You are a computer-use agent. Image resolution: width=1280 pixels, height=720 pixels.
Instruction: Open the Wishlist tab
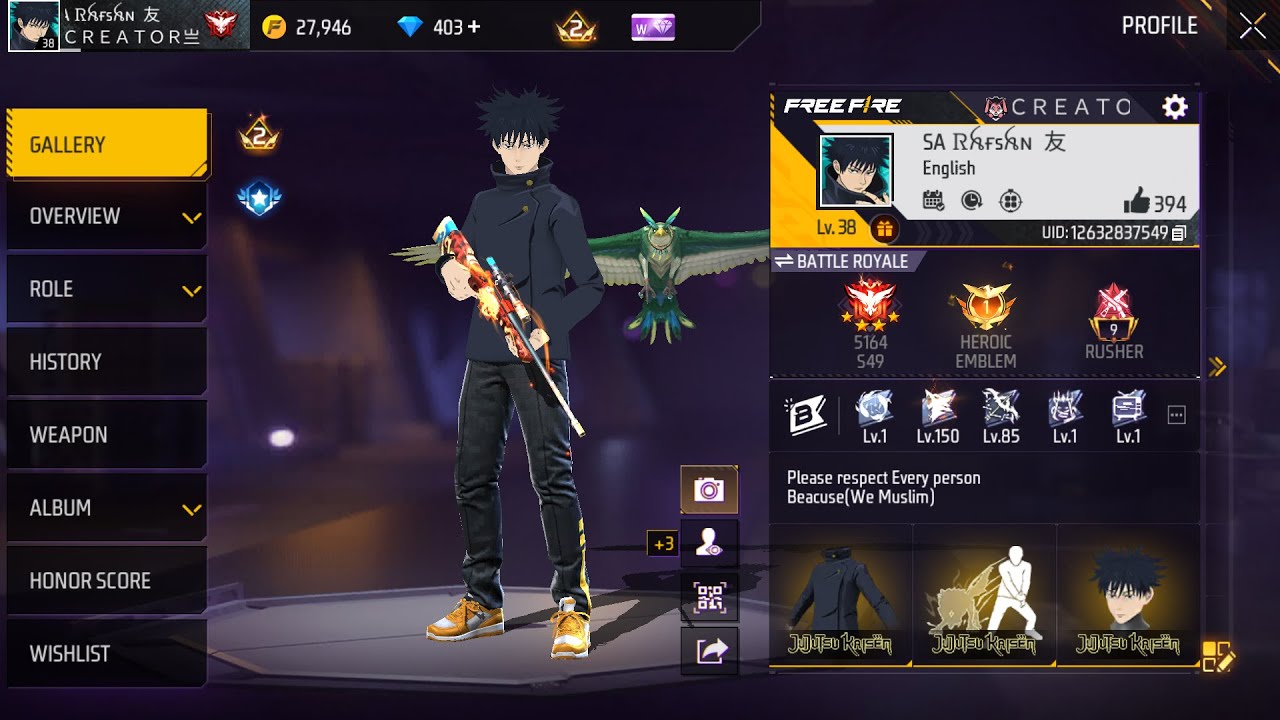click(107, 654)
